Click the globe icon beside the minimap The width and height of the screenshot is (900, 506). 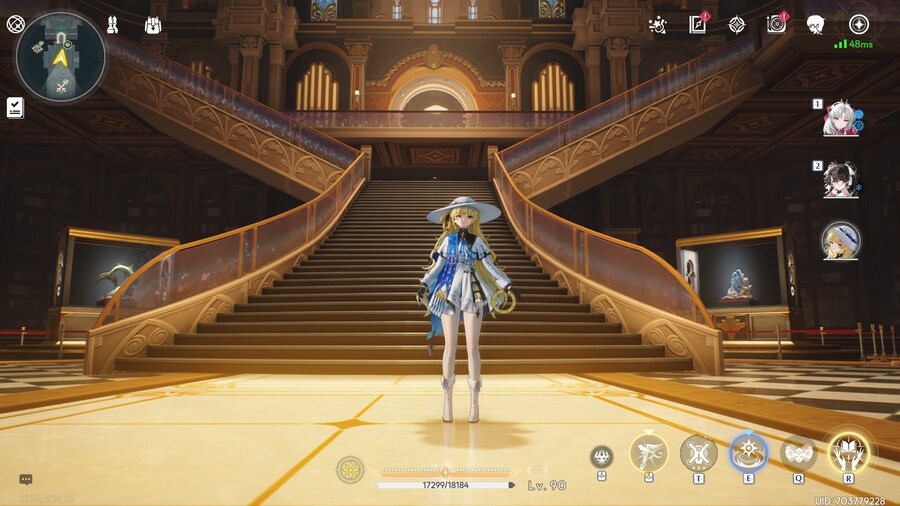point(15,25)
